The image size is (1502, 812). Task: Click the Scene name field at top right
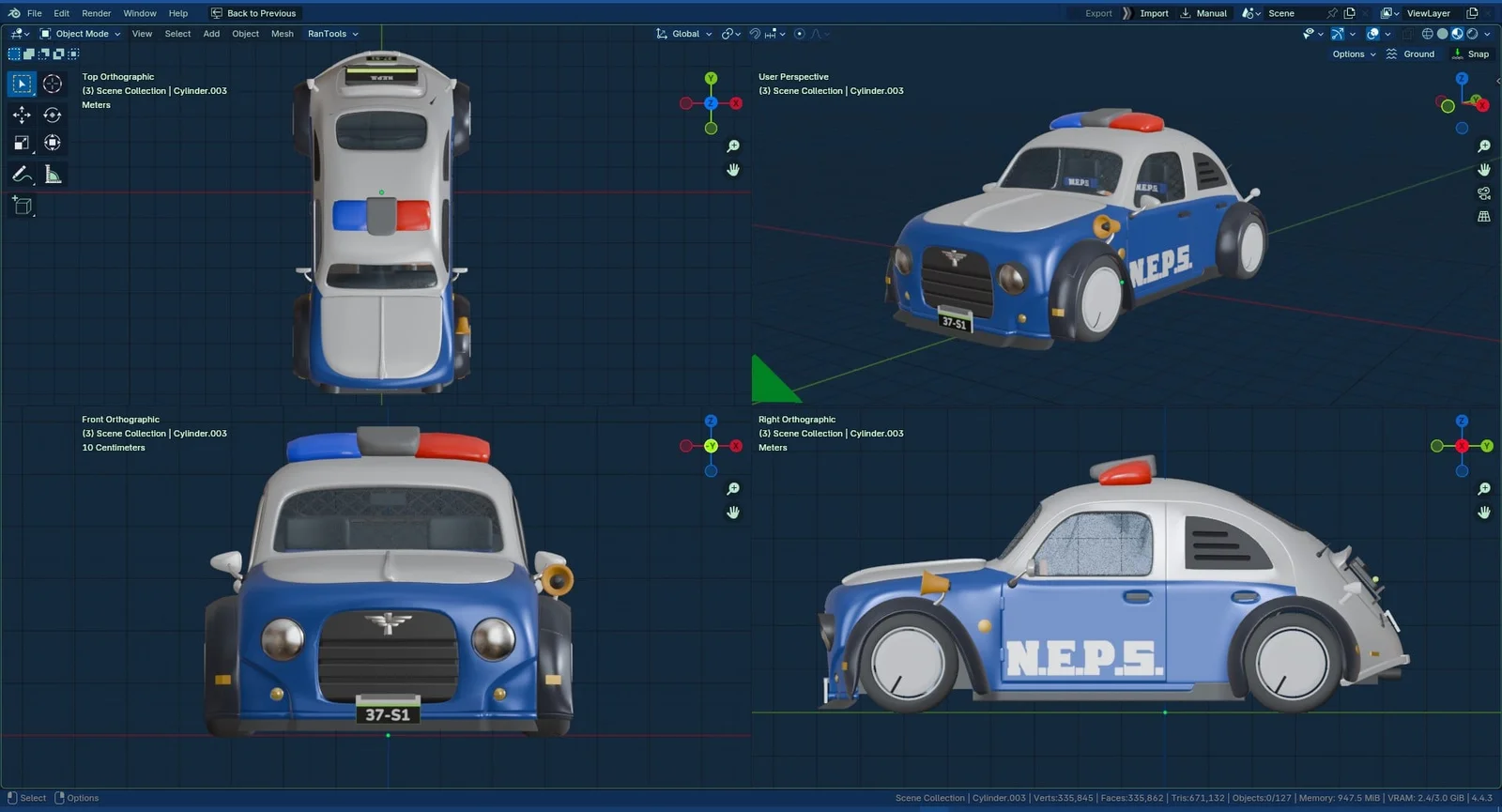point(1280,13)
